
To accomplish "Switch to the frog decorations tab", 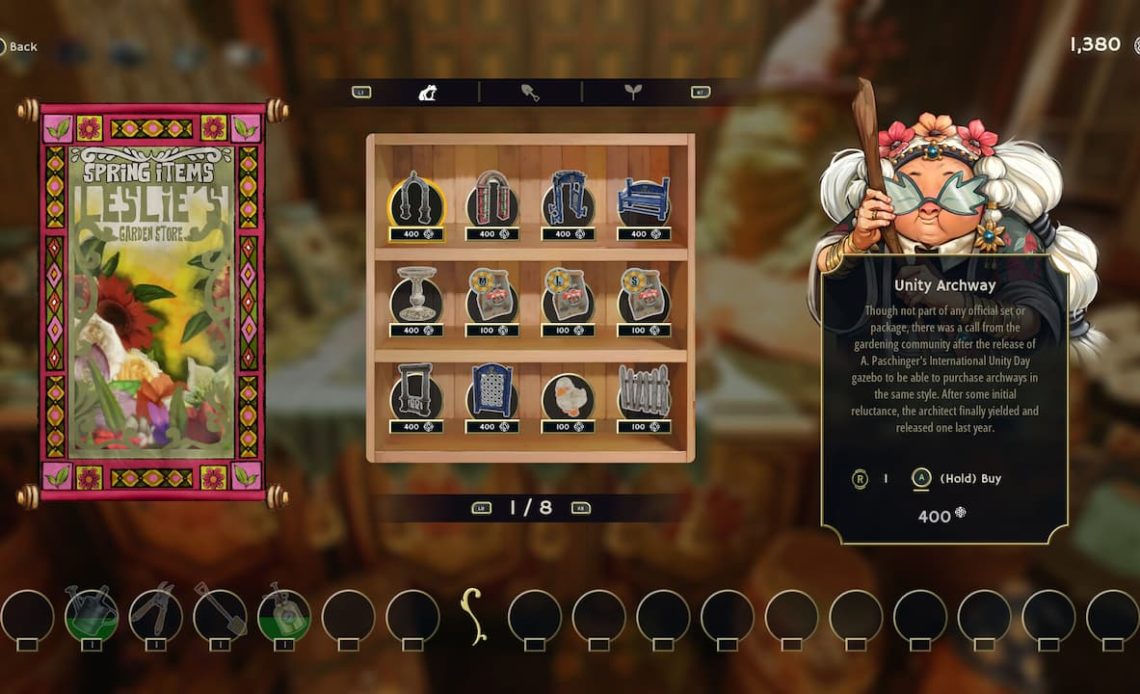I will (427, 93).
